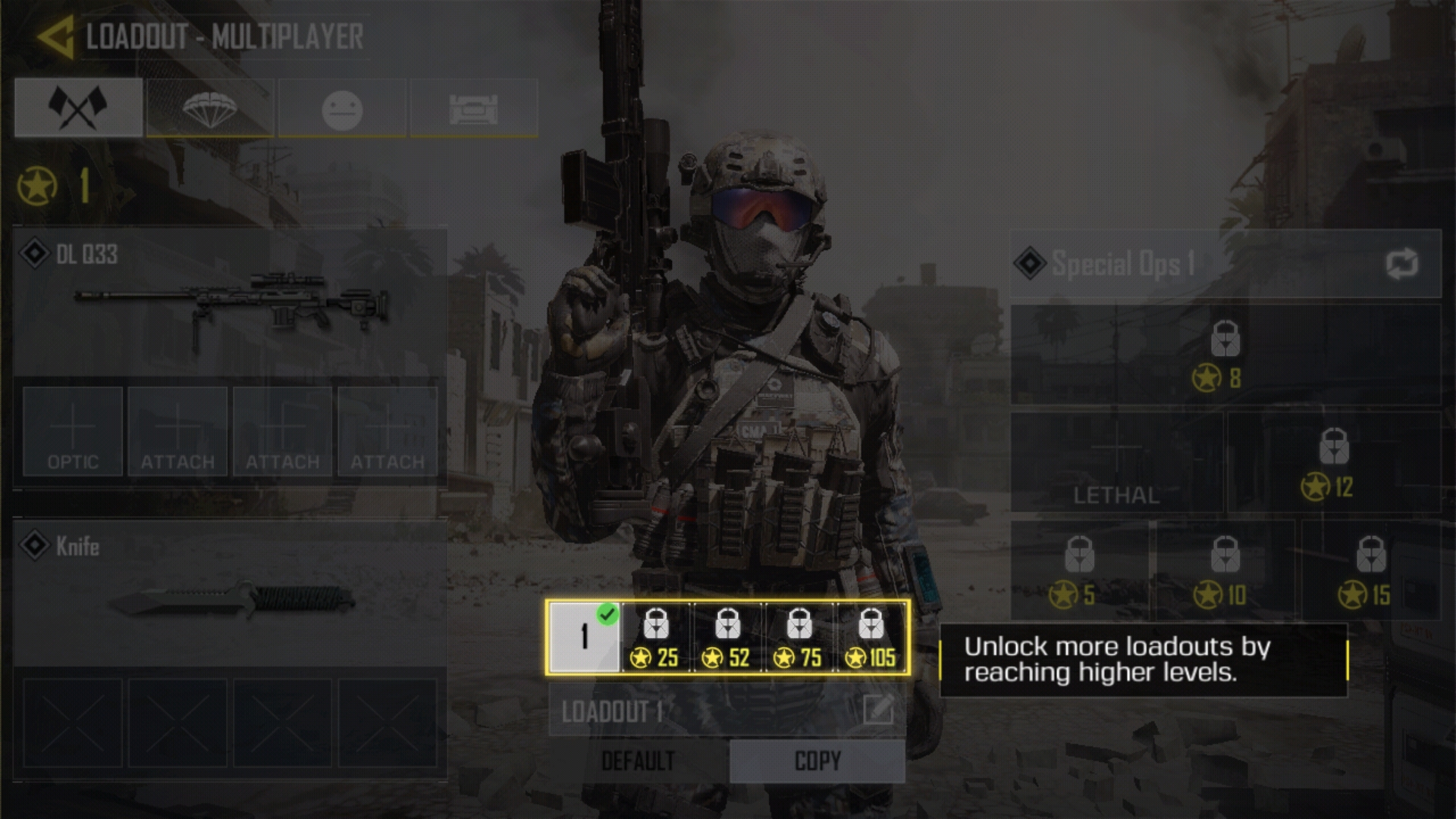Go back using the yellow arrow

click(x=55, y=37)
